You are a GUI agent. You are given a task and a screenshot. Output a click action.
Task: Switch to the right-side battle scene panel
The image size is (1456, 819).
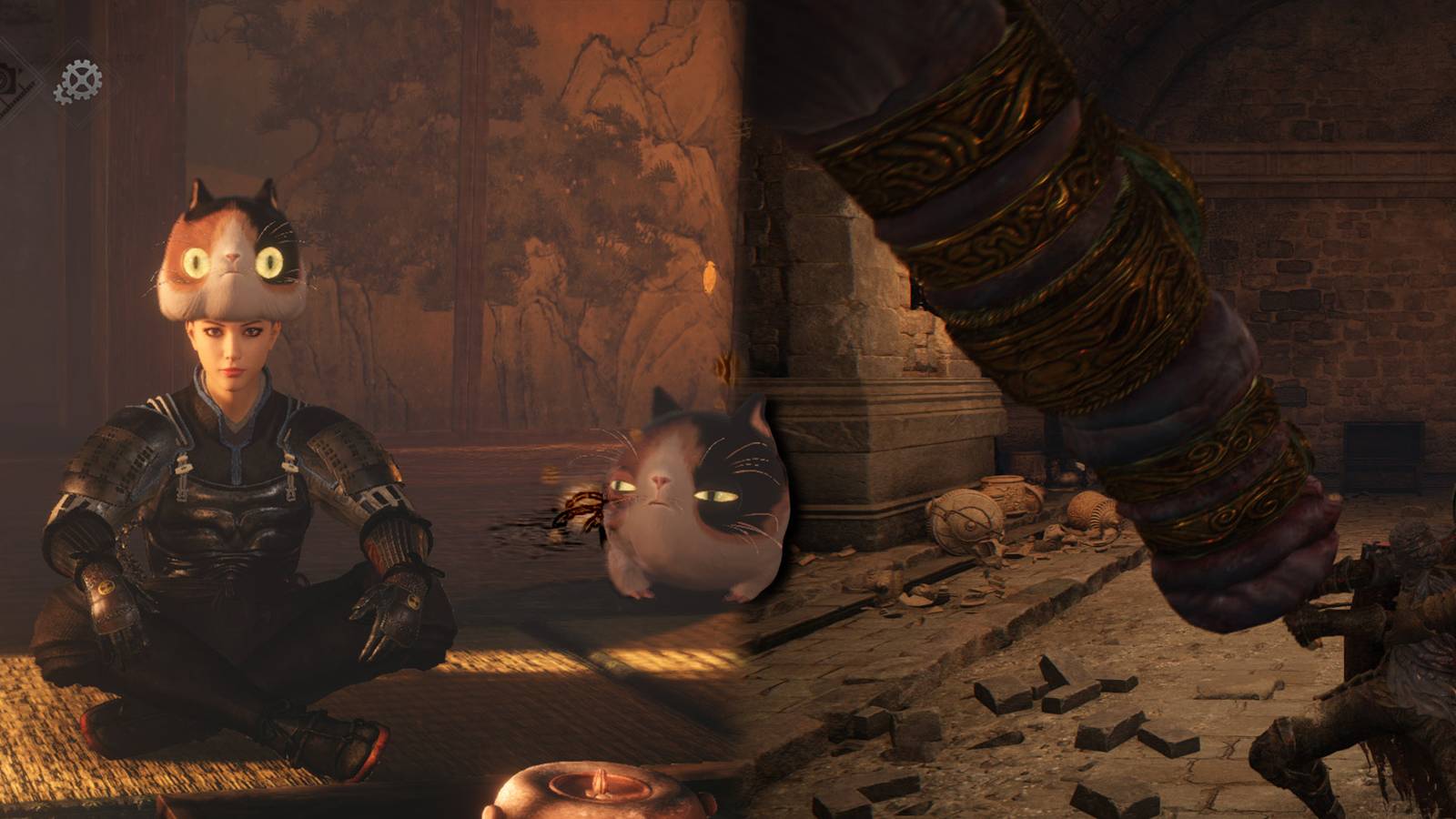pos(1092,409)
